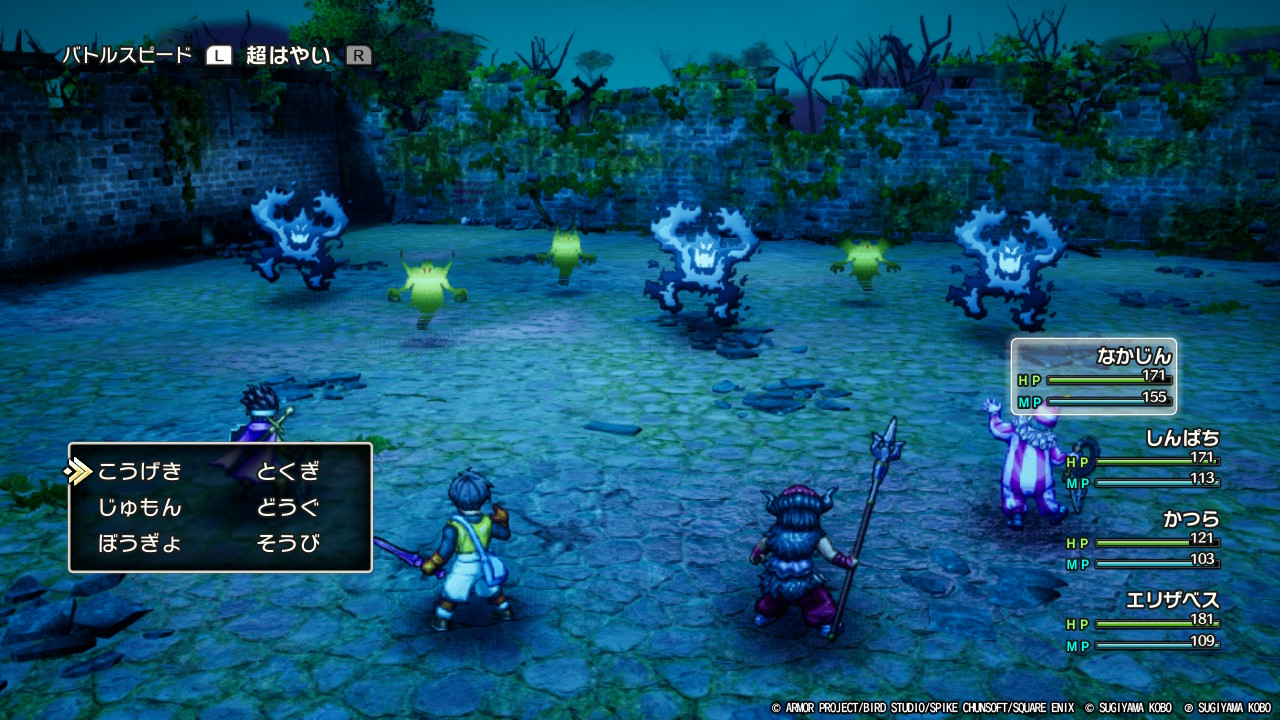Click the 超はやい battle speed setting

pos(289,56)
